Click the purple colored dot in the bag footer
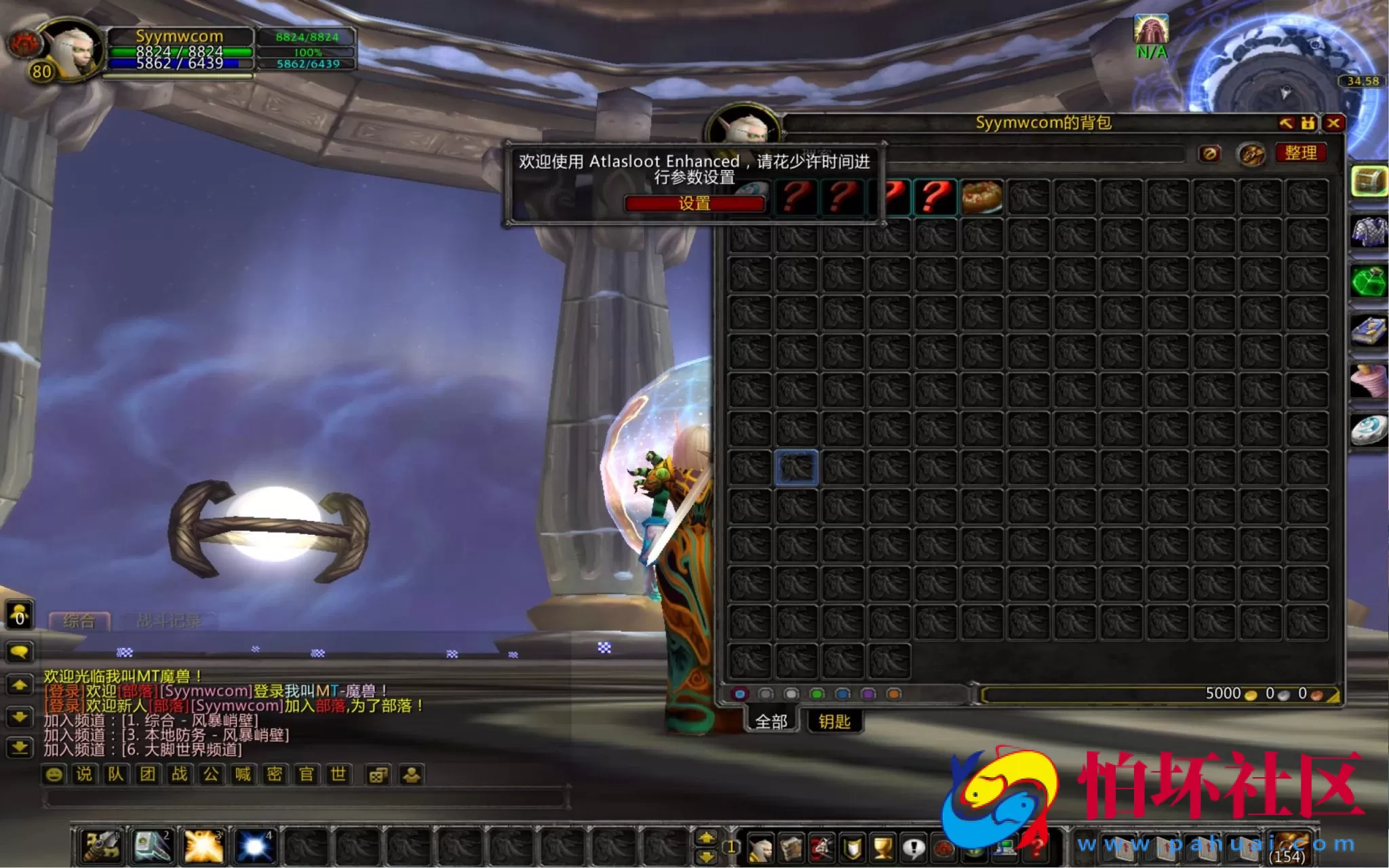The width and height of the screenshot is (1389, 868). point(868,693)
